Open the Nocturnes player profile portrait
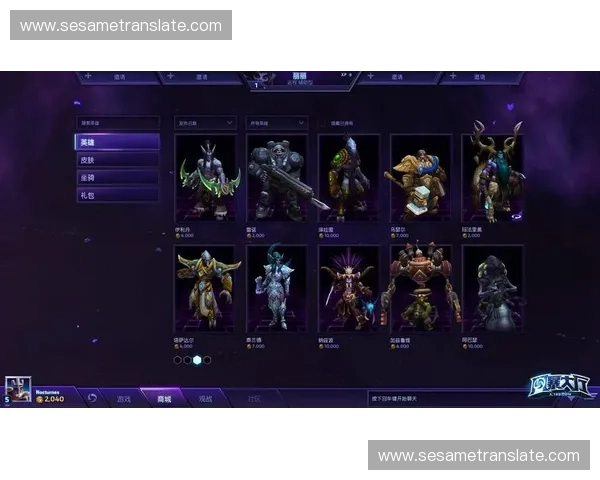This screenshot has width=600, height=480. coord(18,390)
